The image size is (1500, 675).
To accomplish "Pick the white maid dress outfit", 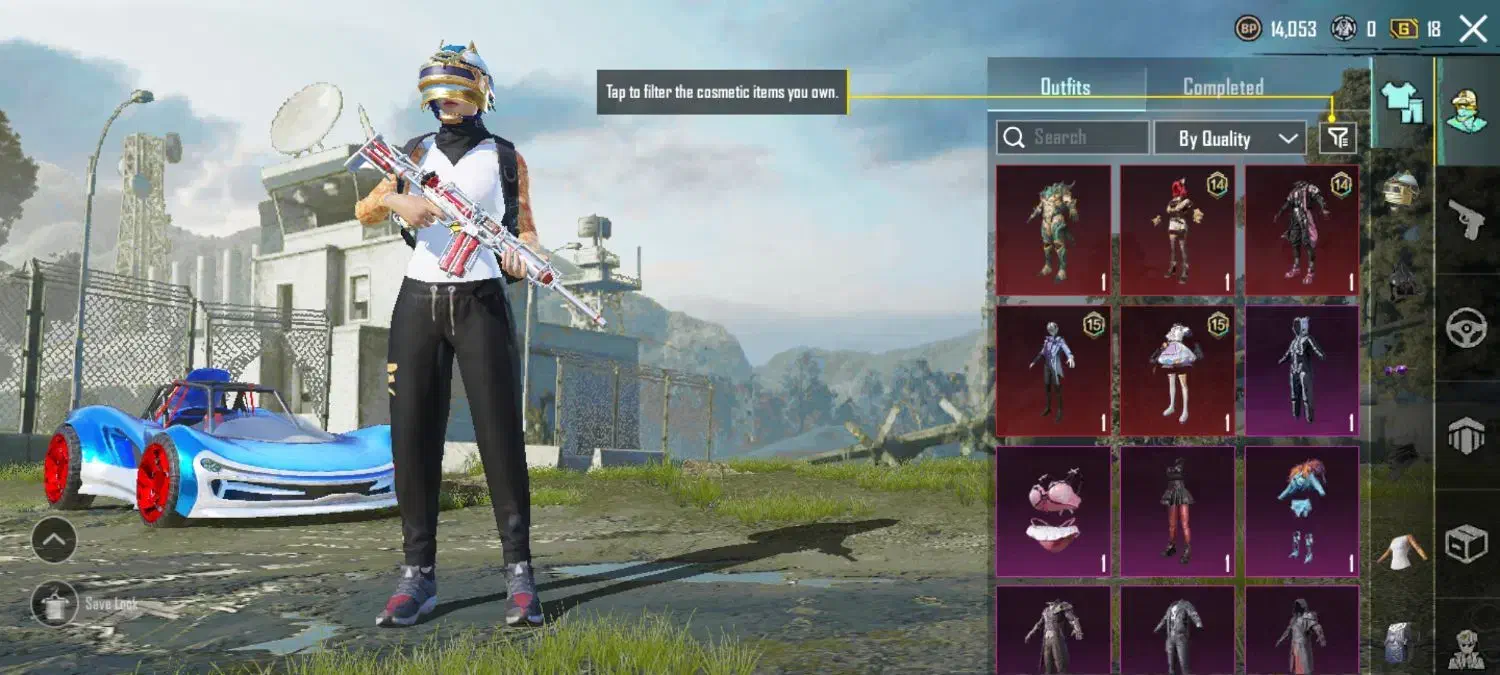I will pyautogui.click(x=1177, y=371).
